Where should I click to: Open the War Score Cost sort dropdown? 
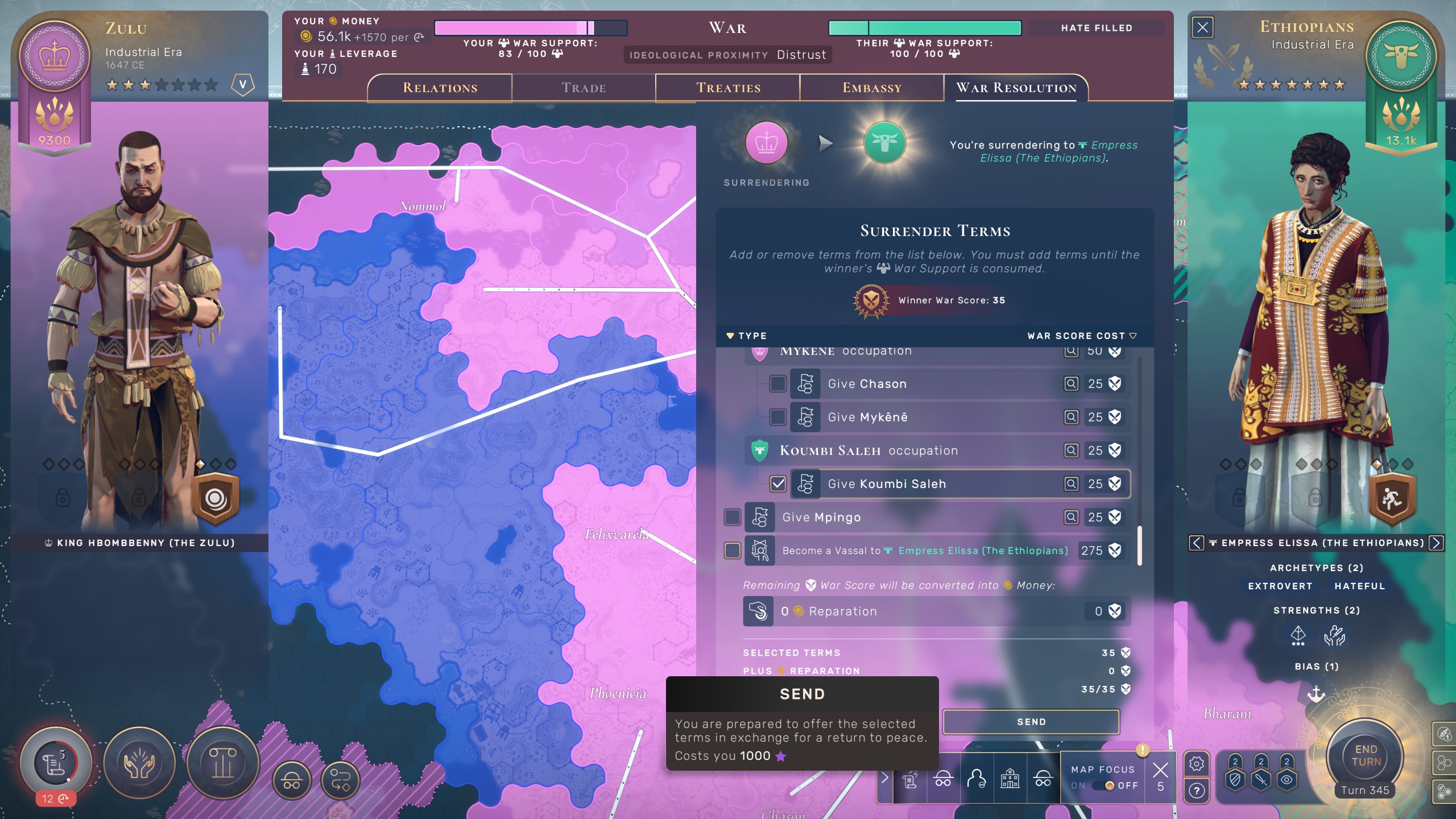pyautogui.click(x=1132, y=336)
